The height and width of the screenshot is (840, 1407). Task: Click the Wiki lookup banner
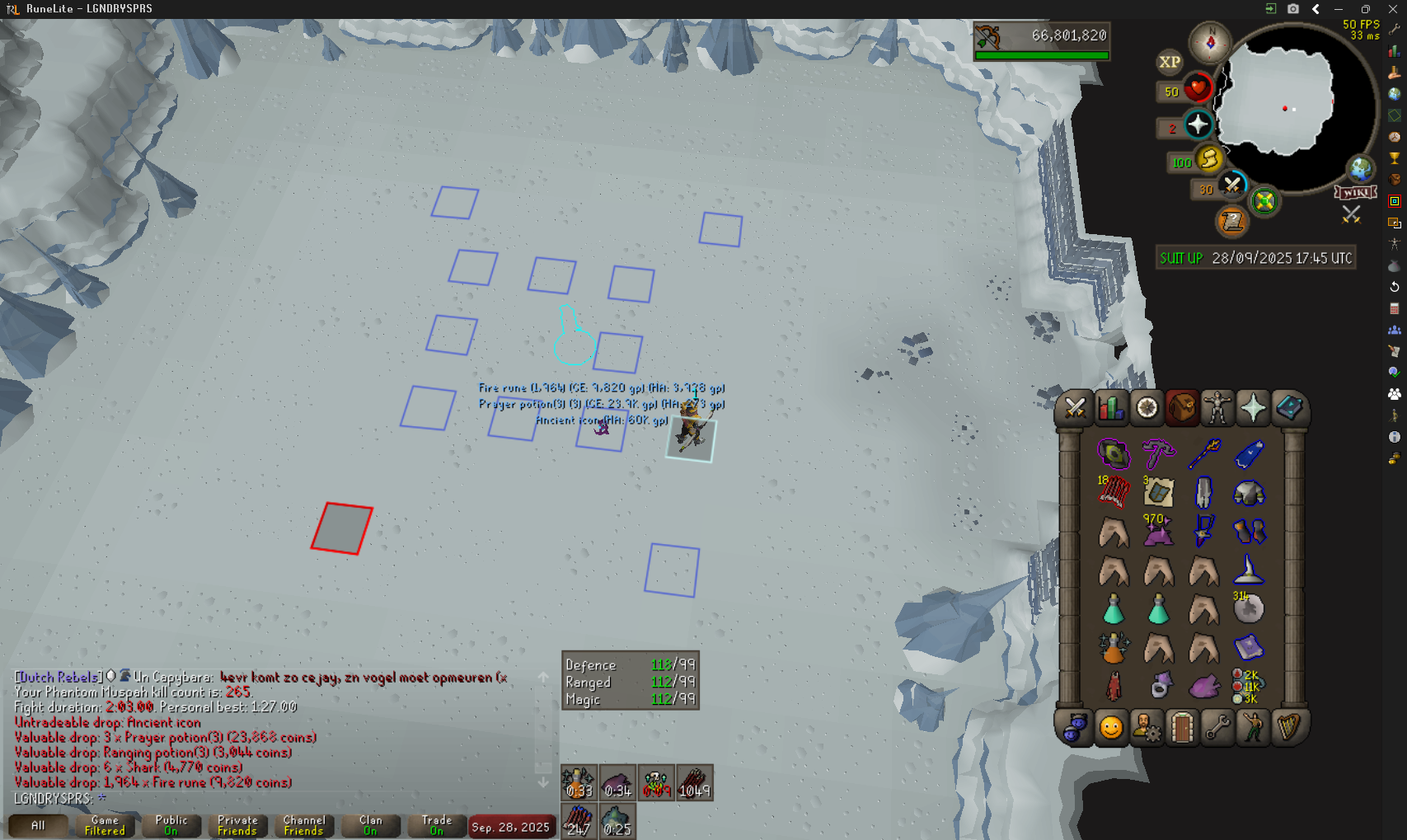tap(1356, 193)
